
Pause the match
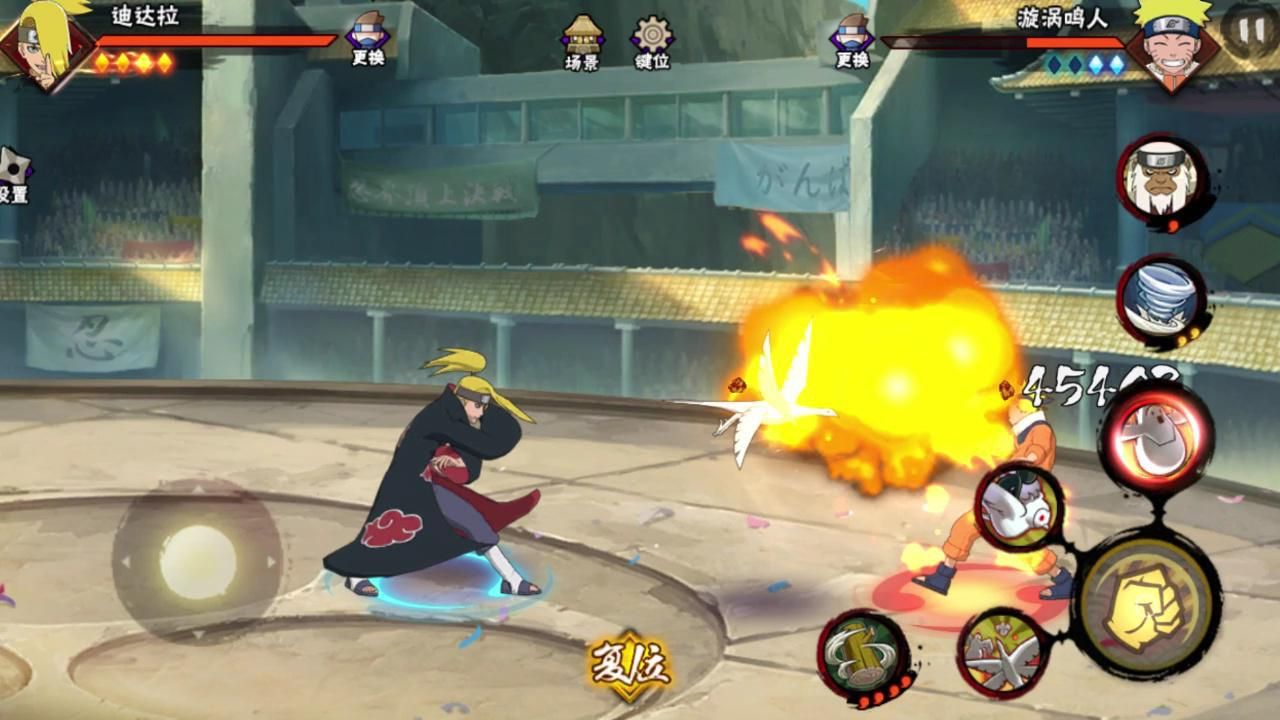[1249, 30]
